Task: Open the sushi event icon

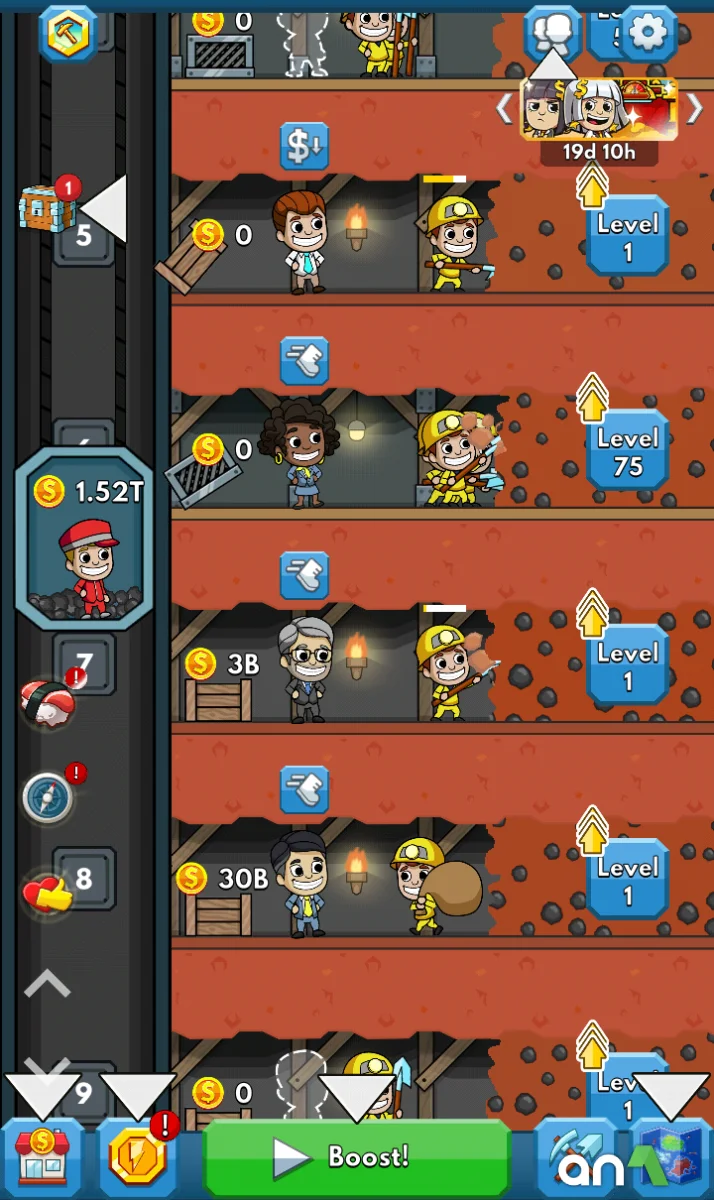Action: pyautogui.click(x=47, y=699)
